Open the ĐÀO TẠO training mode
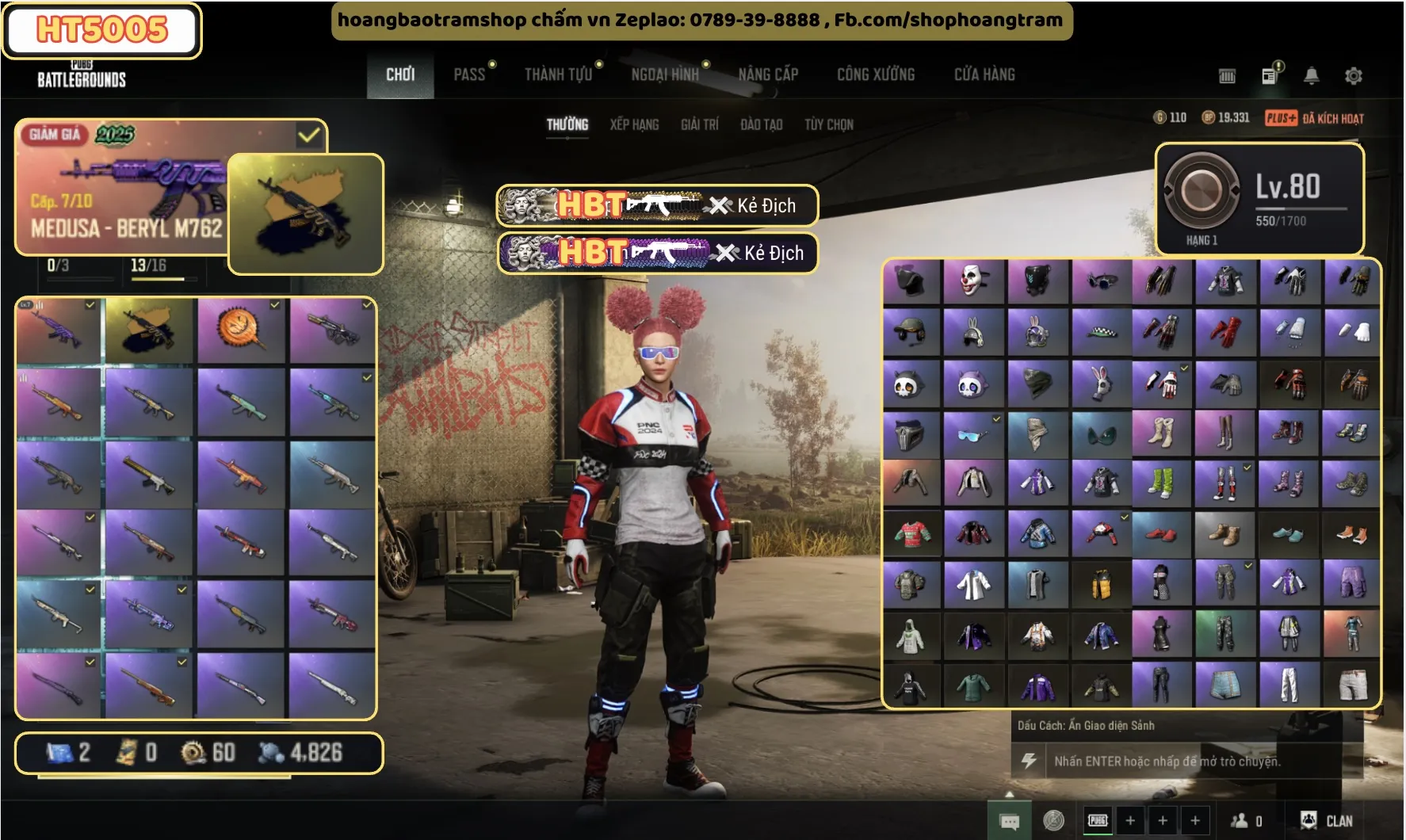 pos(762,125)
